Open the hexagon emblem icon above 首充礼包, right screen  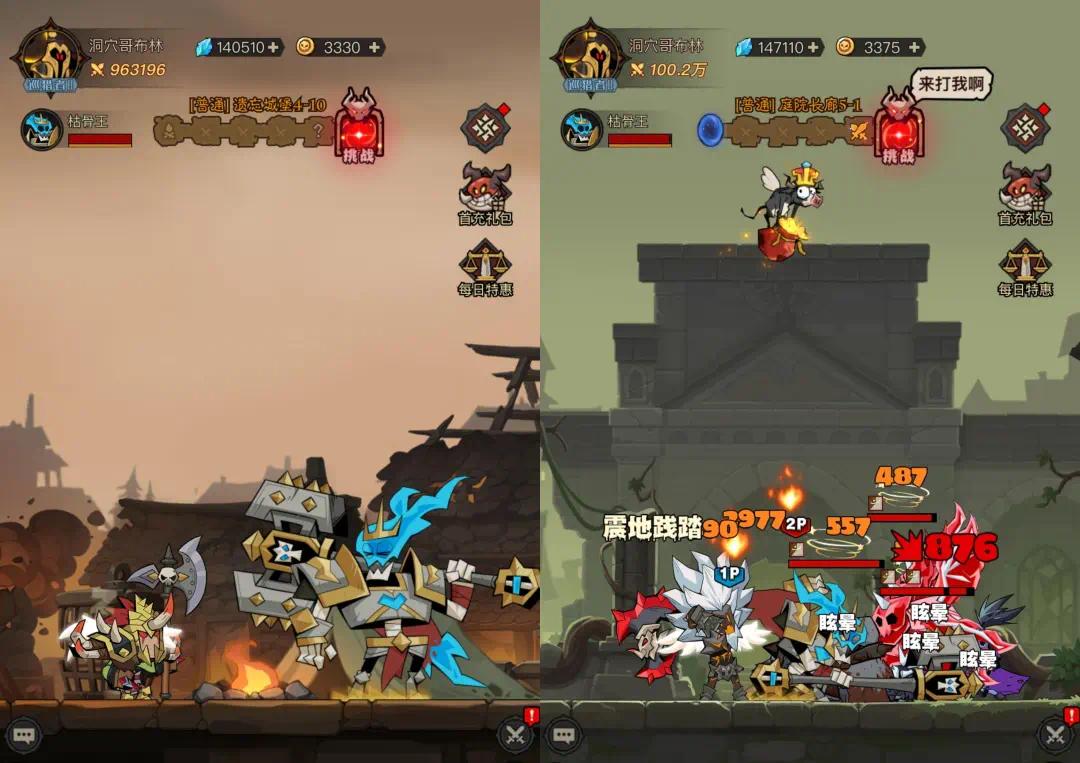1025,127
